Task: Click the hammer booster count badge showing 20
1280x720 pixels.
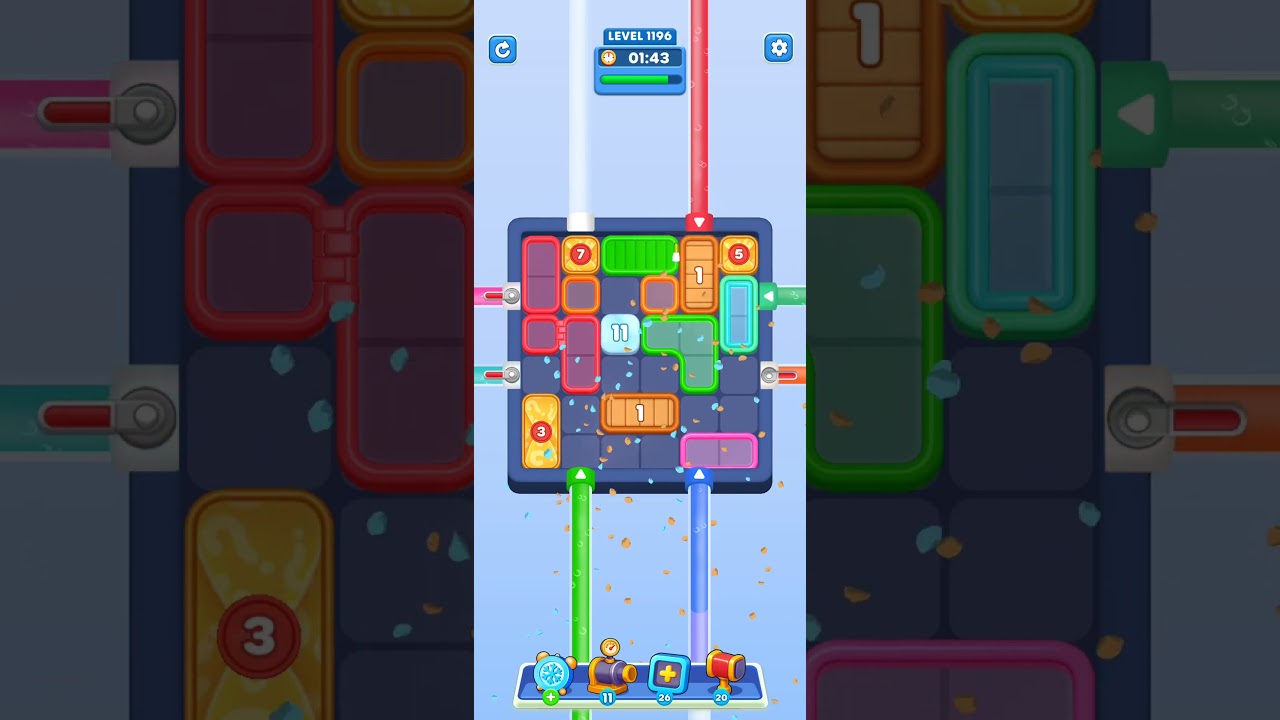Action: (722, 699)
